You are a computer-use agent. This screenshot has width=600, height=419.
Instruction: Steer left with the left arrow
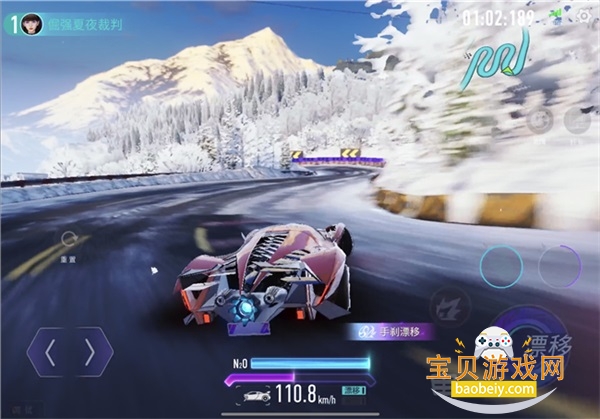tap(50, 351)
